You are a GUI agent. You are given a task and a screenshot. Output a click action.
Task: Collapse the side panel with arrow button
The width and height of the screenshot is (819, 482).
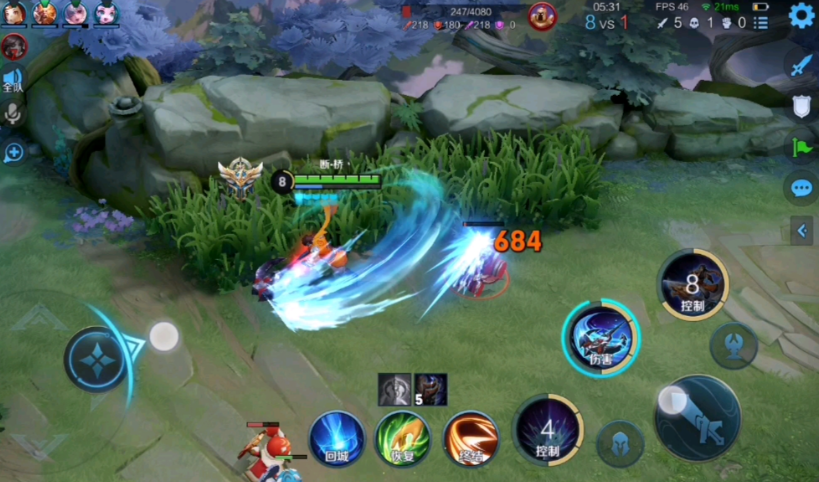[801, 232]
